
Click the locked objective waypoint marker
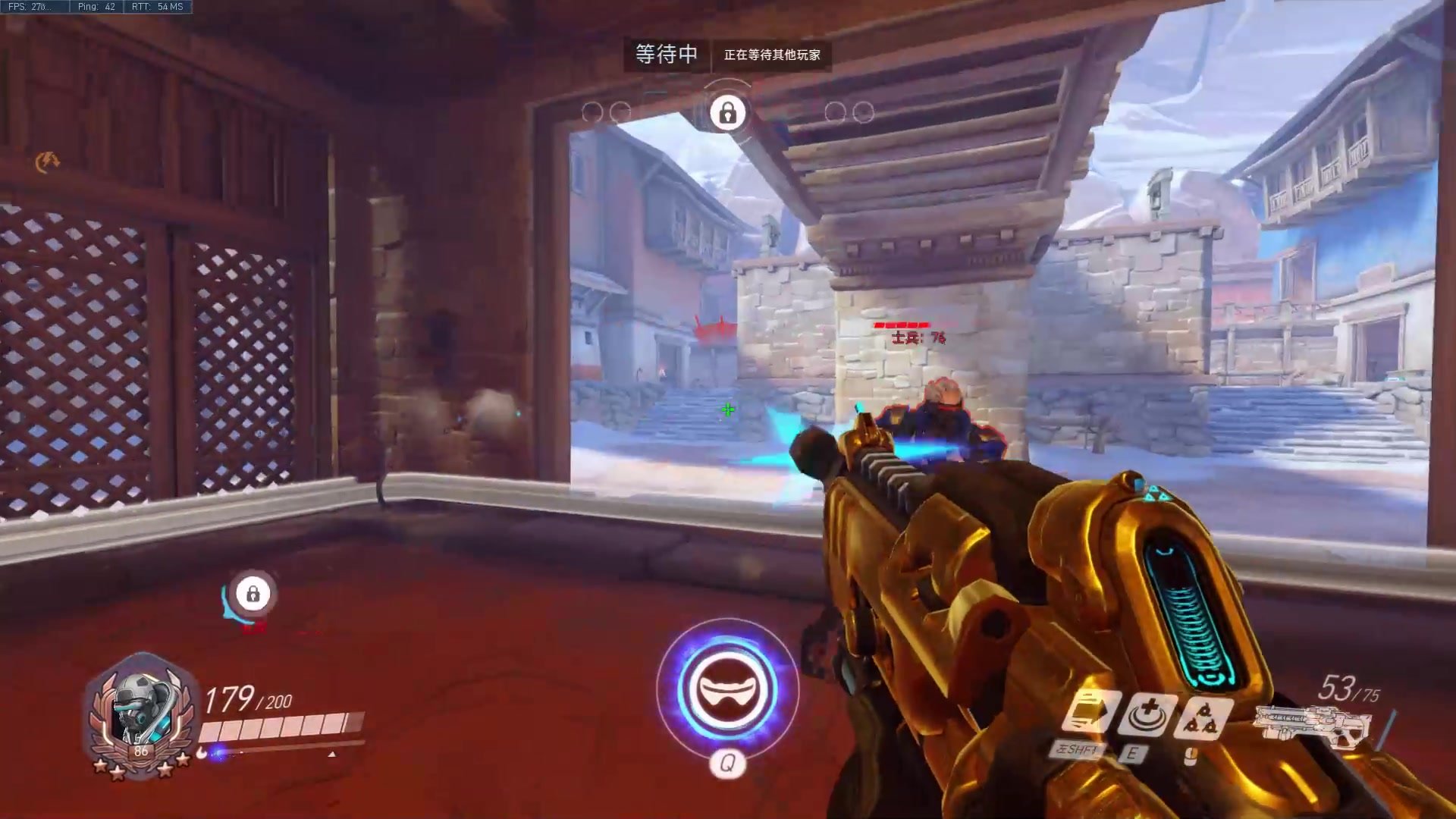point(253,593)
